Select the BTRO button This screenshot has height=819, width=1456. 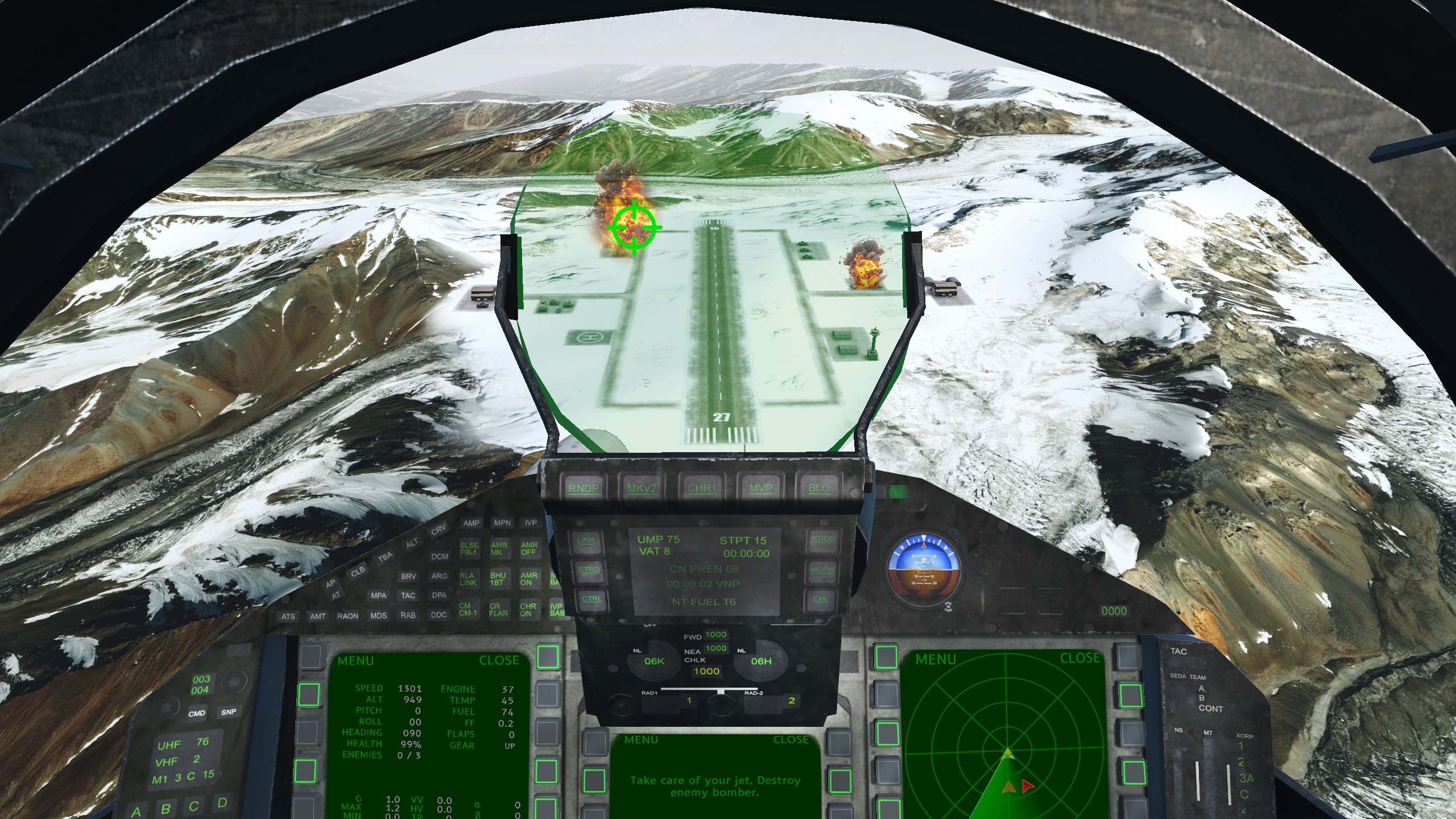589,570
